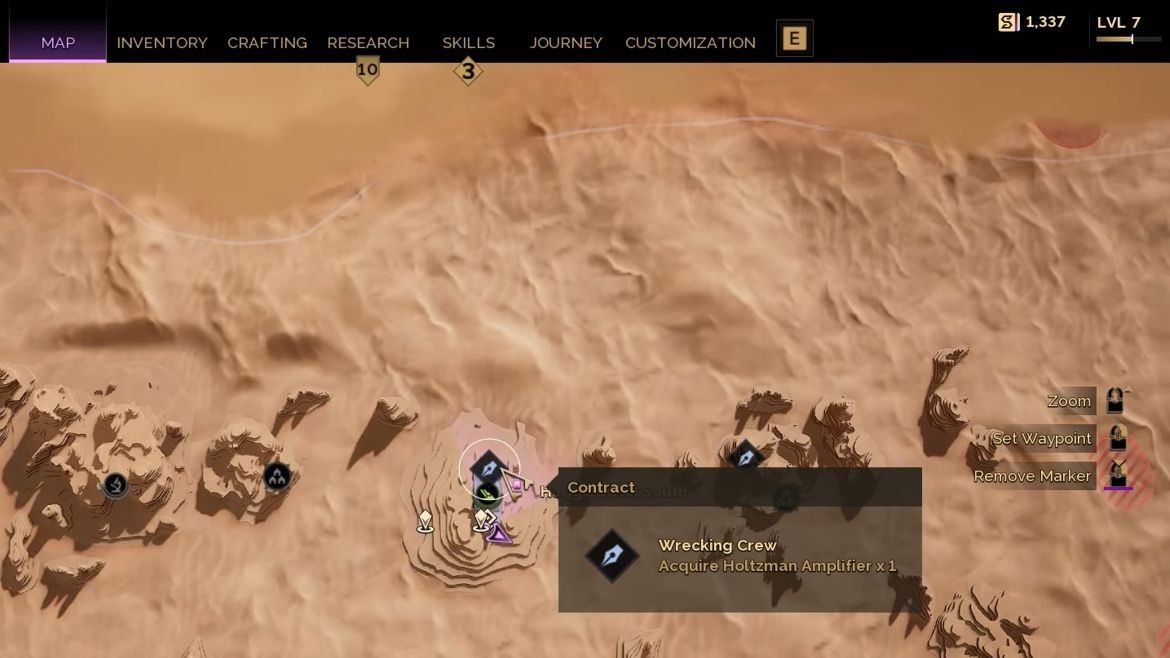Open the Journey tab
Image resolution: width=1170 pixels, height=658 pixels.
(x=566, y=43)
